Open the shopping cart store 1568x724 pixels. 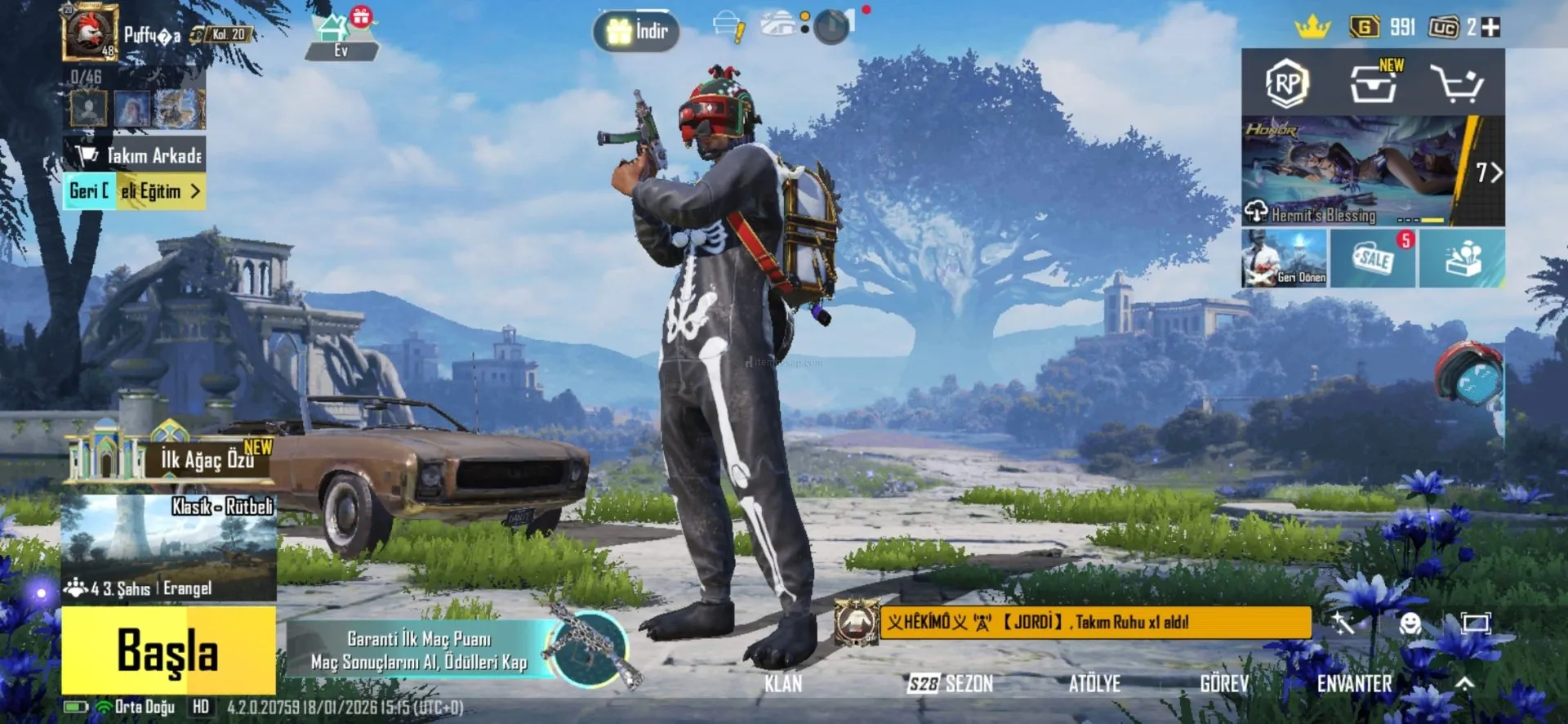(1456, 83)
